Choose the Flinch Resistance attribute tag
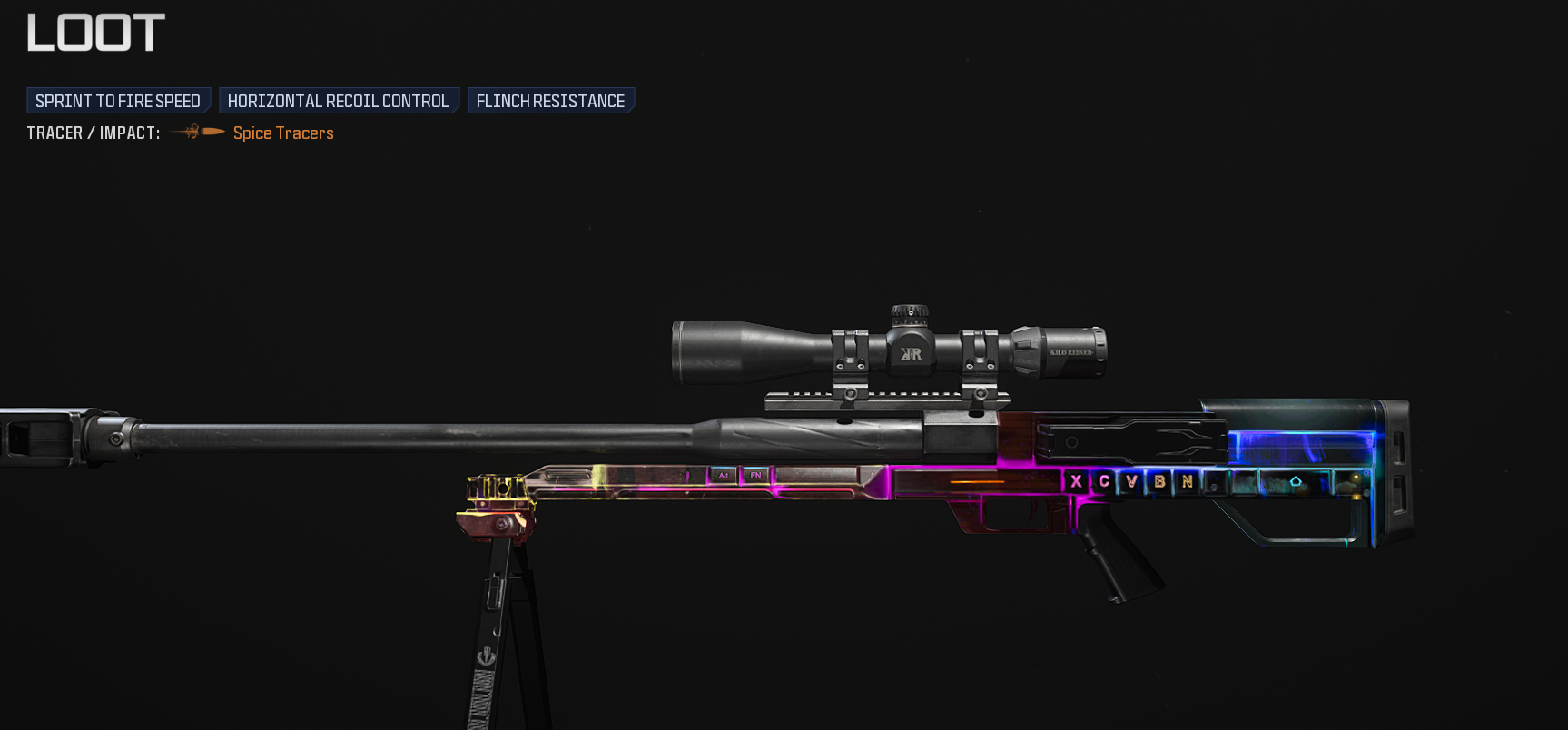The image size is (1568, 730). pyautogui.click(x=550, y=101)
